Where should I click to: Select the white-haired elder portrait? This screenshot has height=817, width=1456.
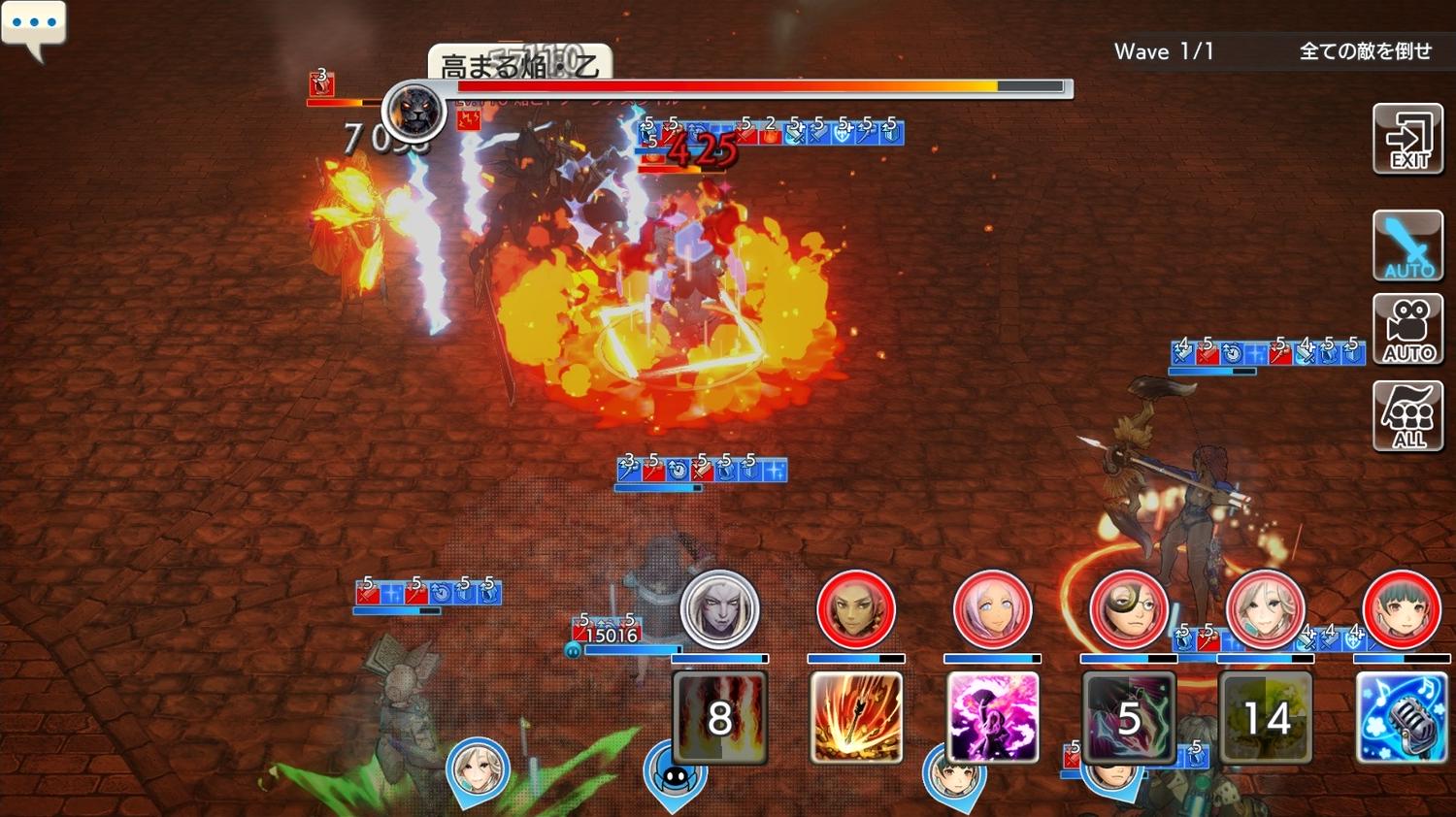(x=1265, y=609)
